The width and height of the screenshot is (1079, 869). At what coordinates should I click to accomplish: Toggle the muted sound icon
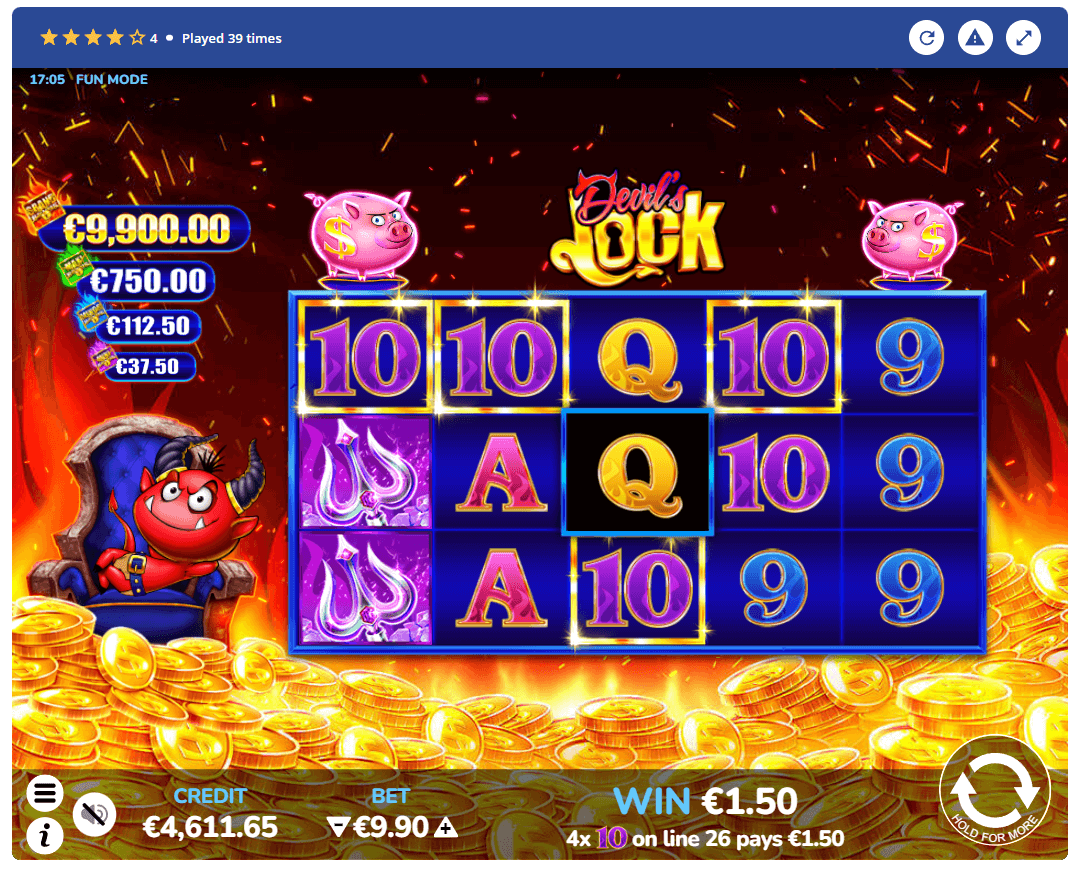[x=95, y=814]
